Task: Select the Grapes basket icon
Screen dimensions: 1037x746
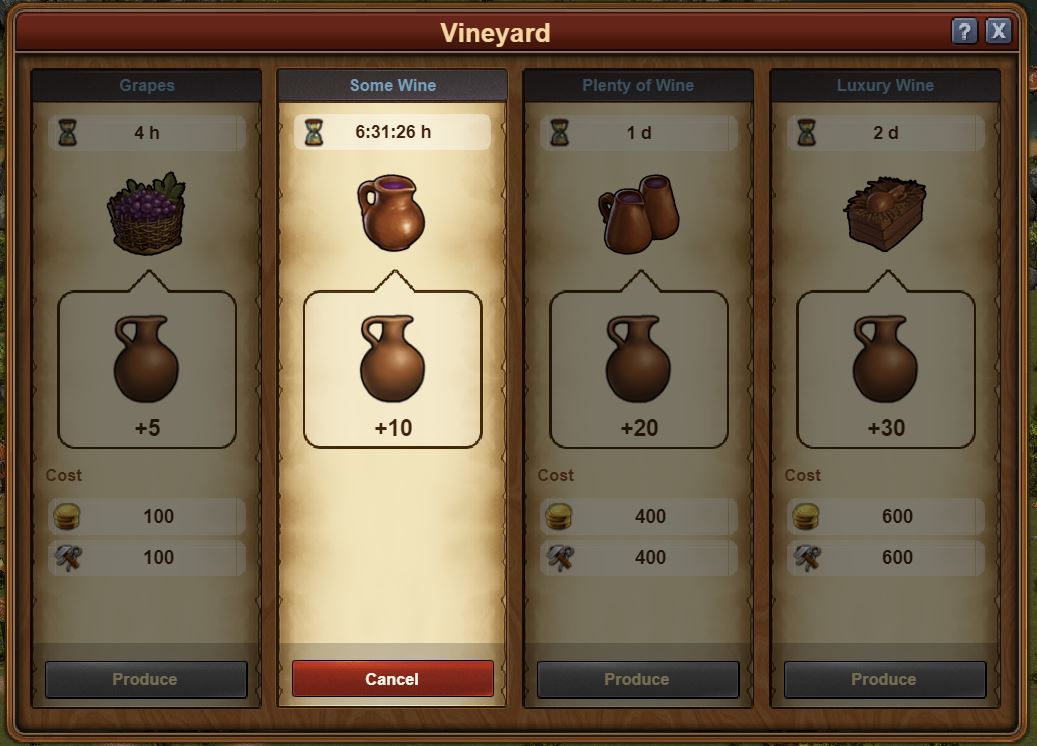Action: point(147,212)
